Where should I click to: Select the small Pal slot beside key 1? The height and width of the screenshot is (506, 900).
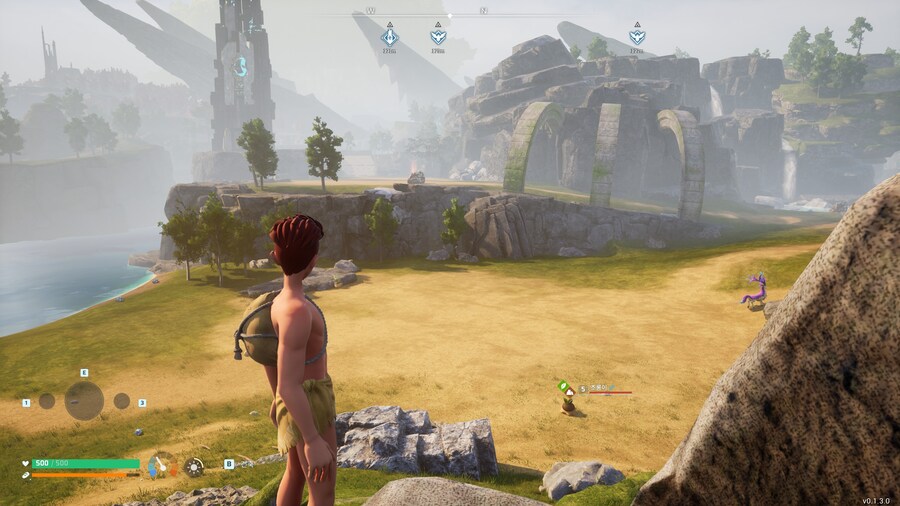coord(47,401)
